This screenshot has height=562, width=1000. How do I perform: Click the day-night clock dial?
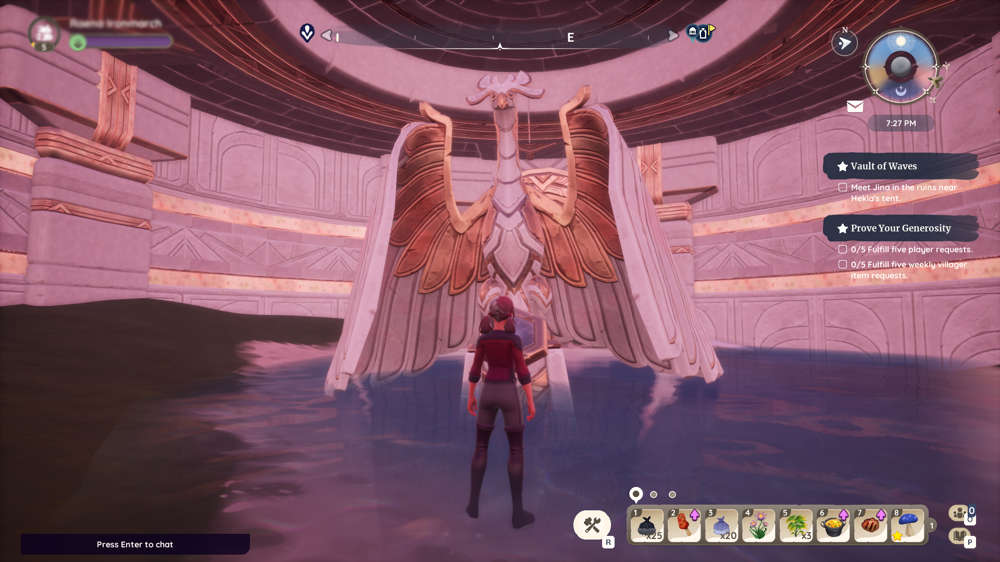900,66
